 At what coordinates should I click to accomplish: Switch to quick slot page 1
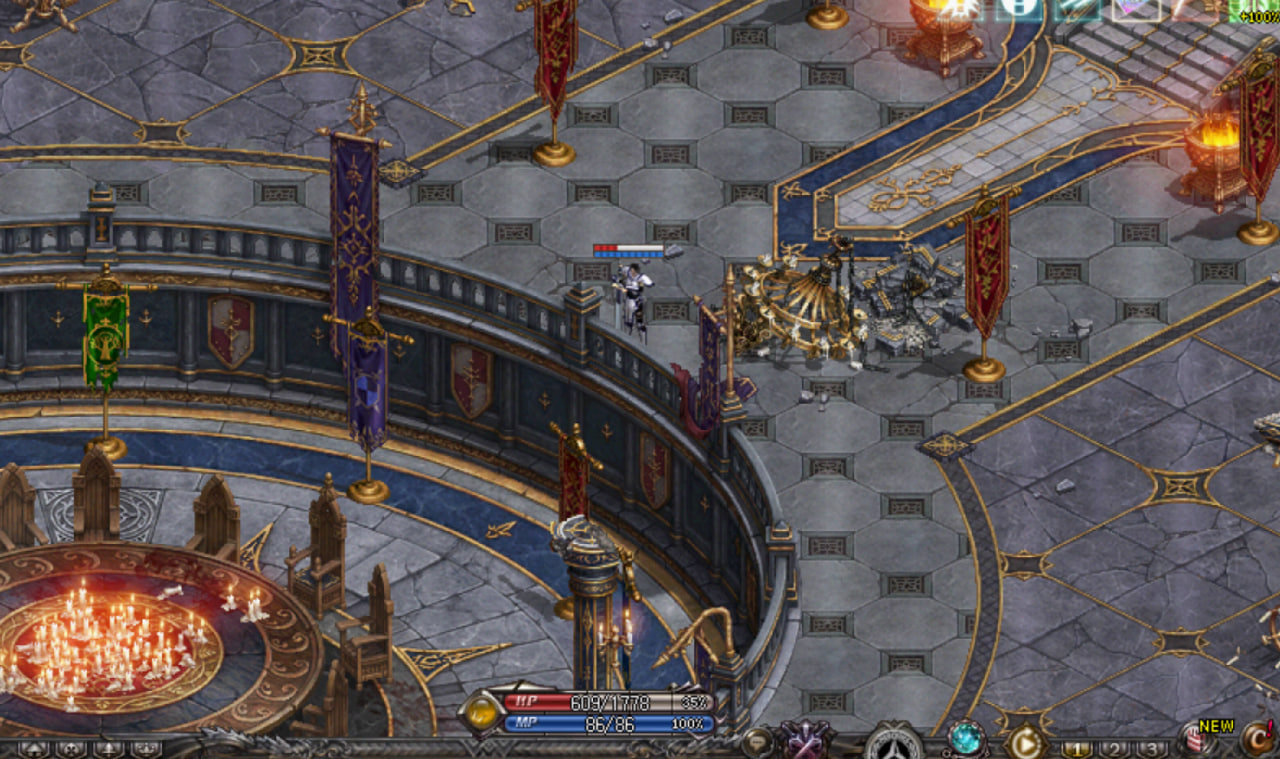click(x=1077, y=748)
